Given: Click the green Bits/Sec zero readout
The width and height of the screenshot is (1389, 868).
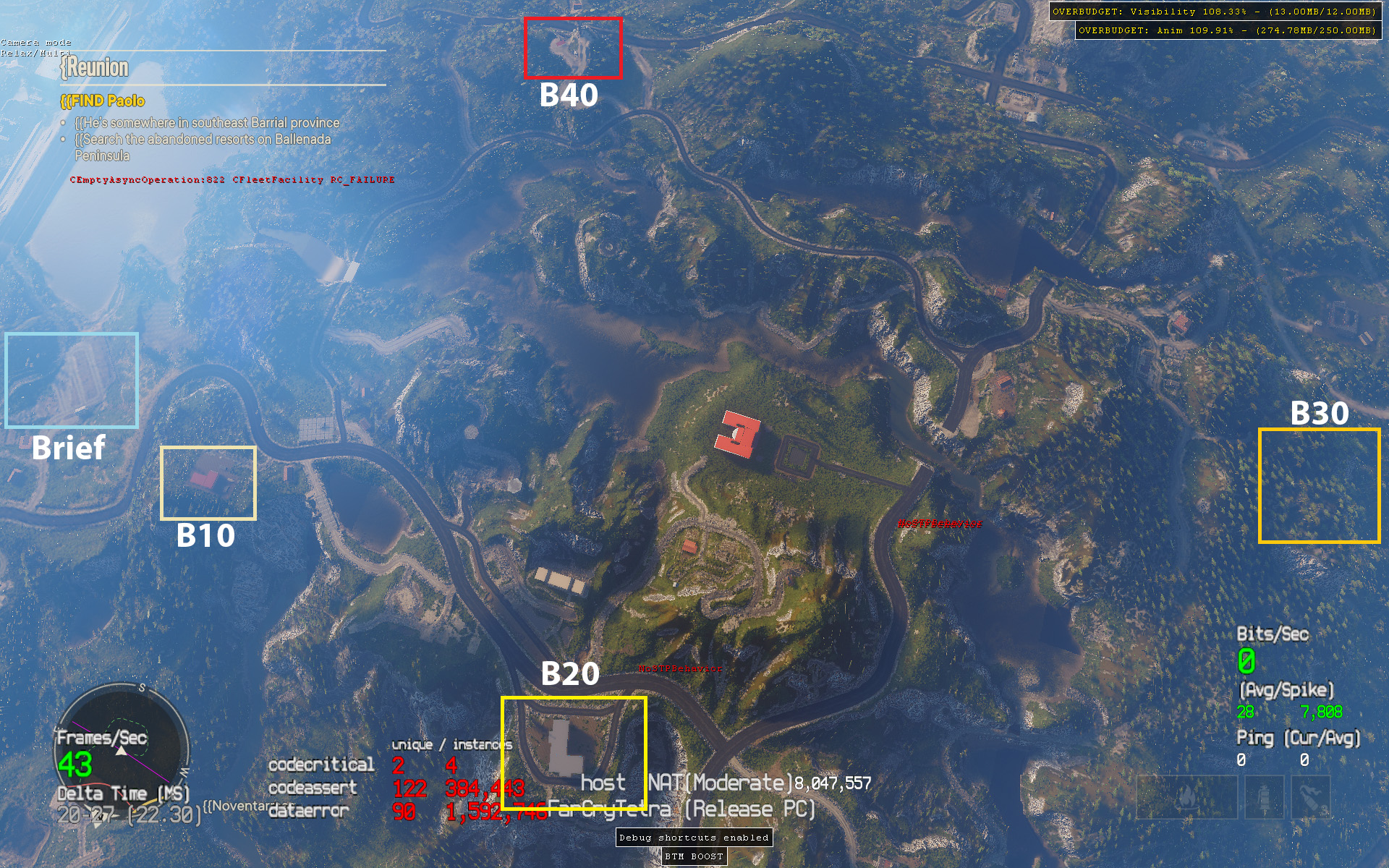Looking at the screenshot, I should coord(1246,660).
